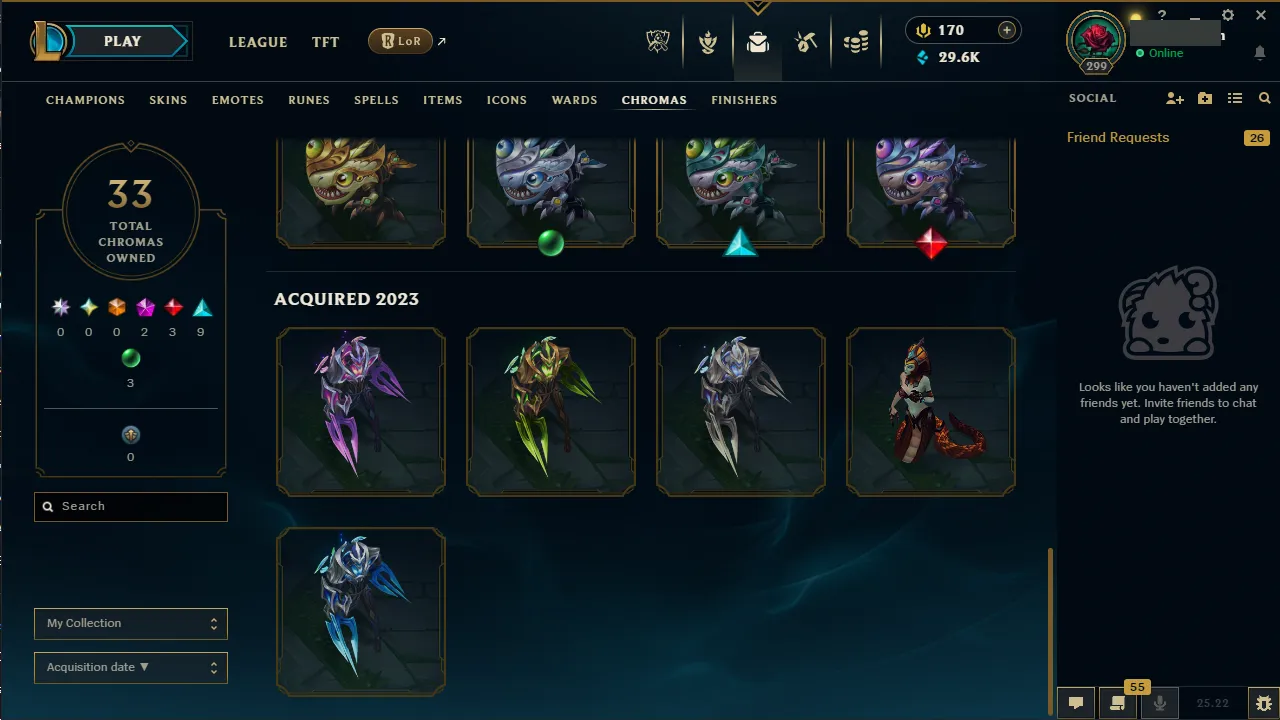Open the My Collection dropdown

tap(130, 623)
